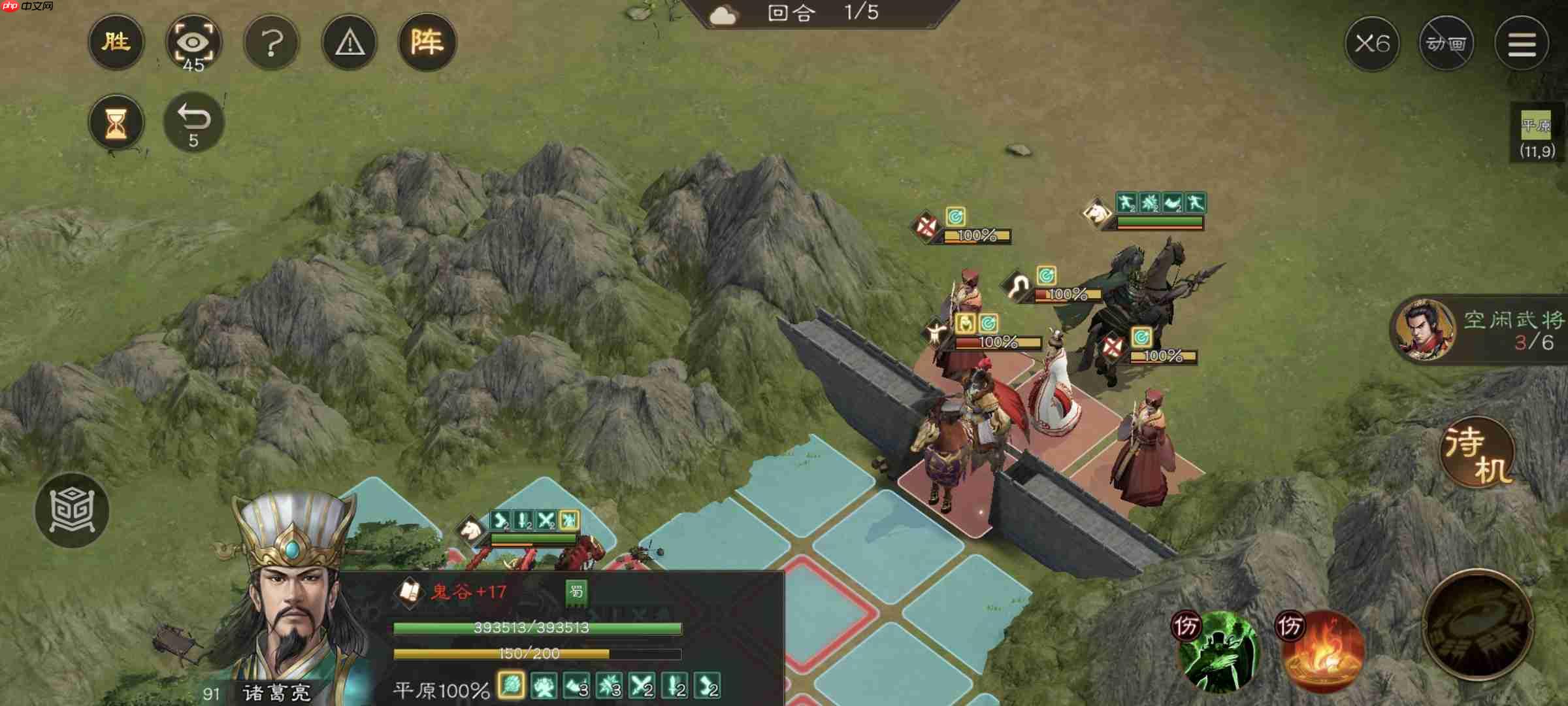Open the help question mark icon
The width and height of the screenshot is (1568, 706).
click(272, 42)
